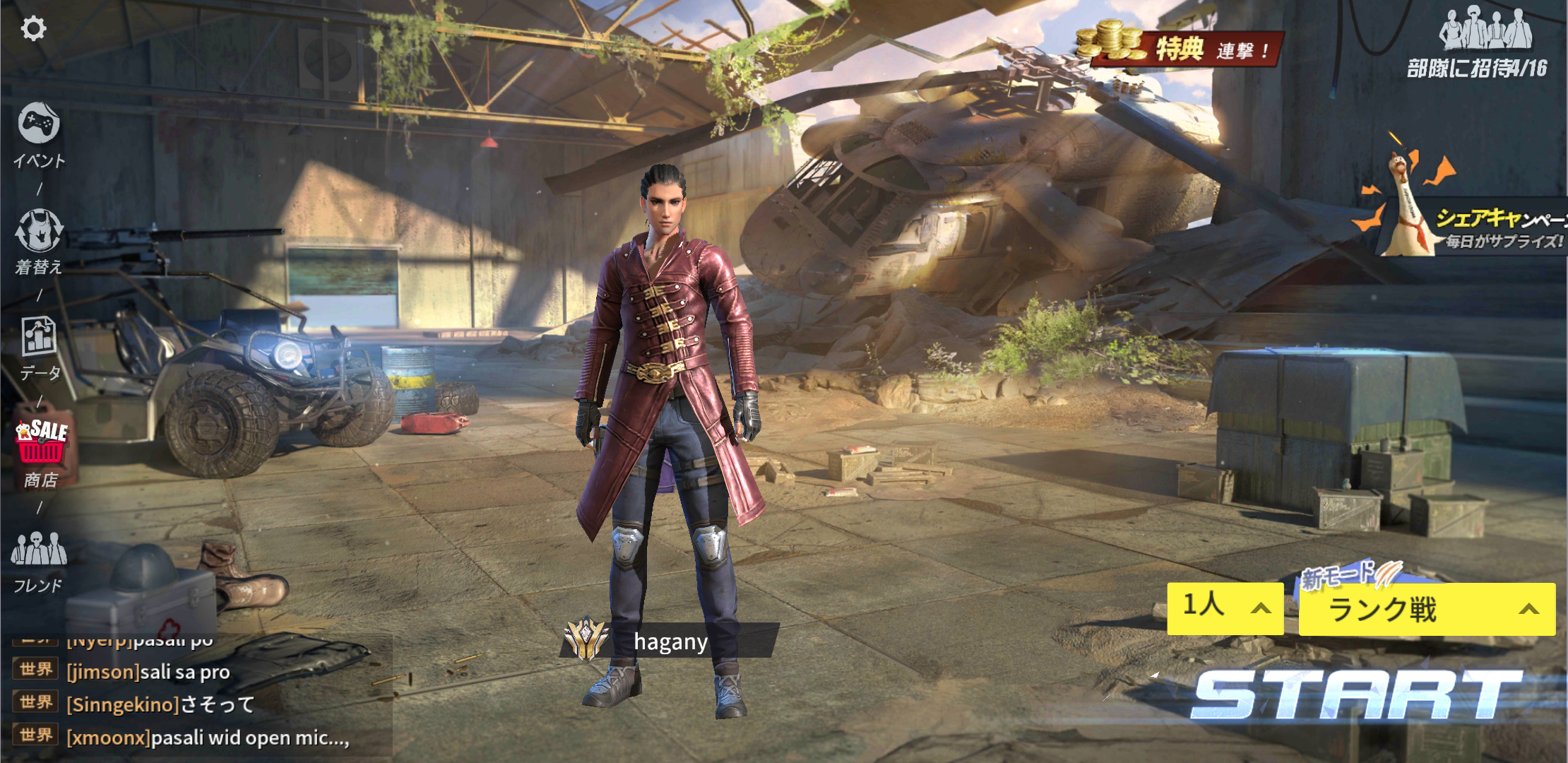Show the データ stats screen
Viewport: 1568px width, 763px height.
coord(39,347)
